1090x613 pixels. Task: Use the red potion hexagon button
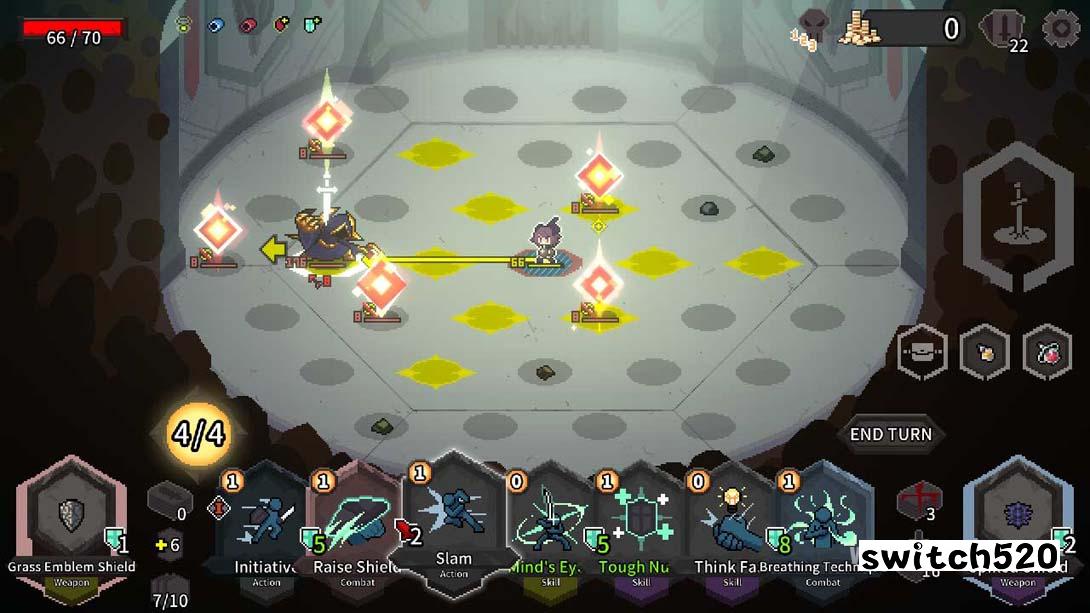tap(1047, 352)
